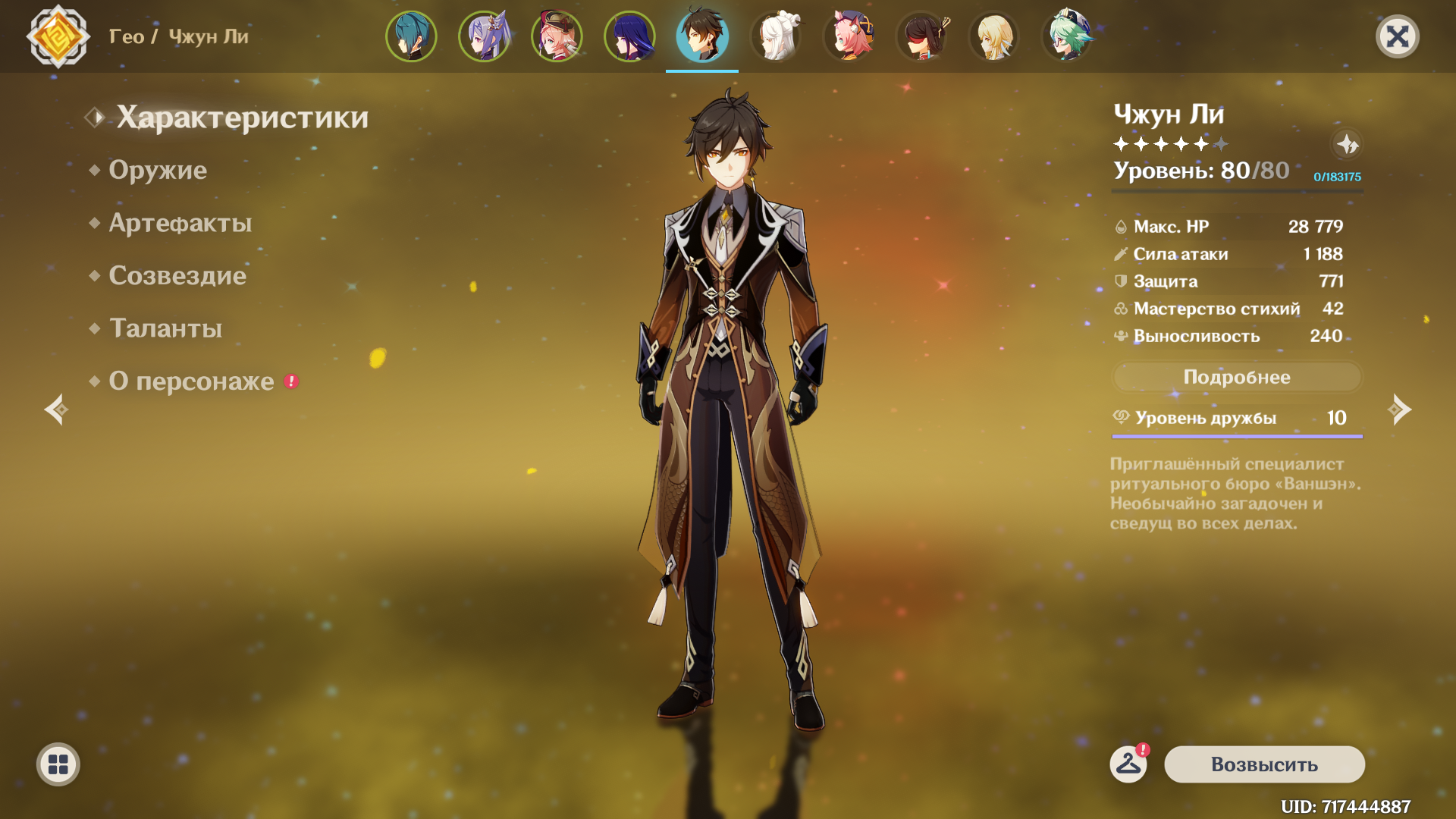Image resolution: width=1456 pixels, height=819 pixels.
Task: Select the Характеристики menu entry
Action: coord(242,118)
